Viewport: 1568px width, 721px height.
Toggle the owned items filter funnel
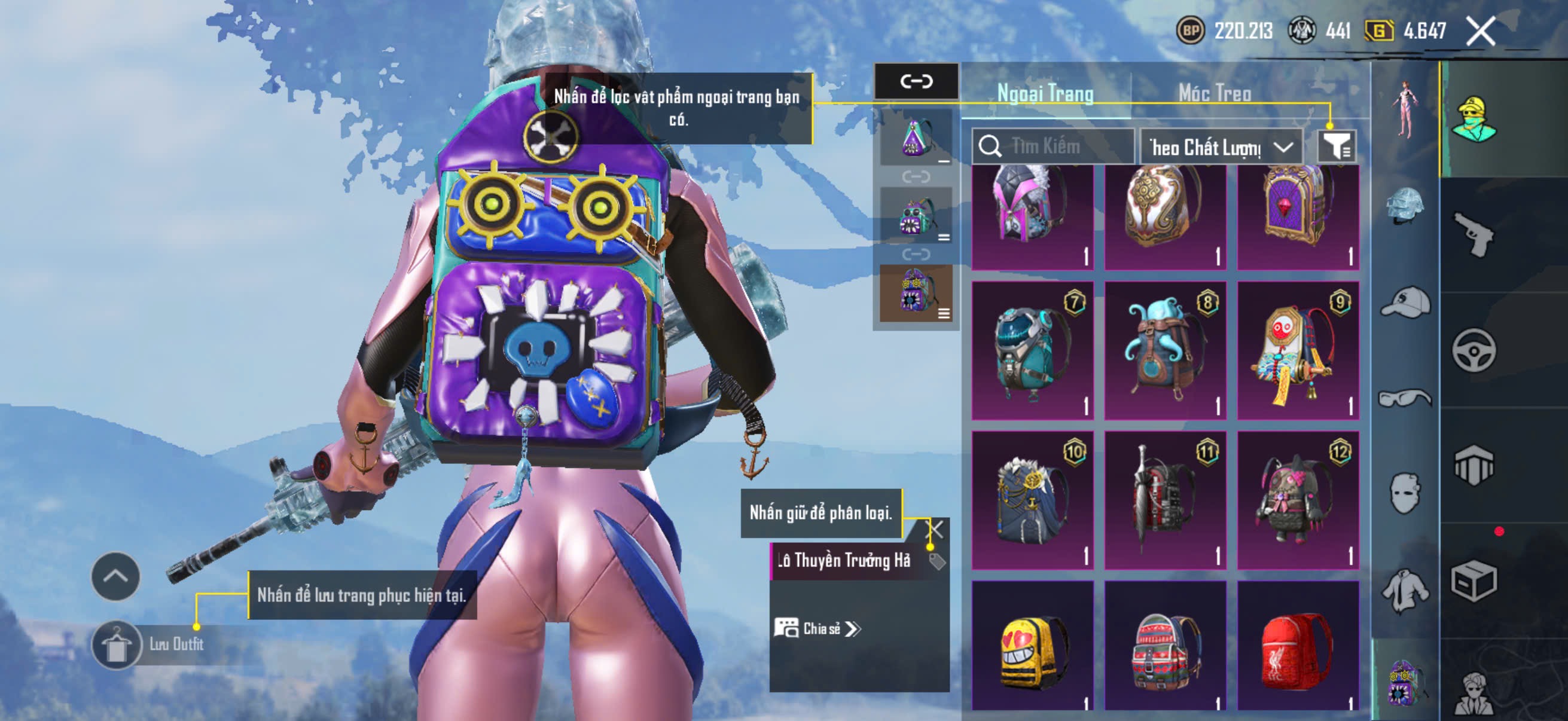point(1336,146)
